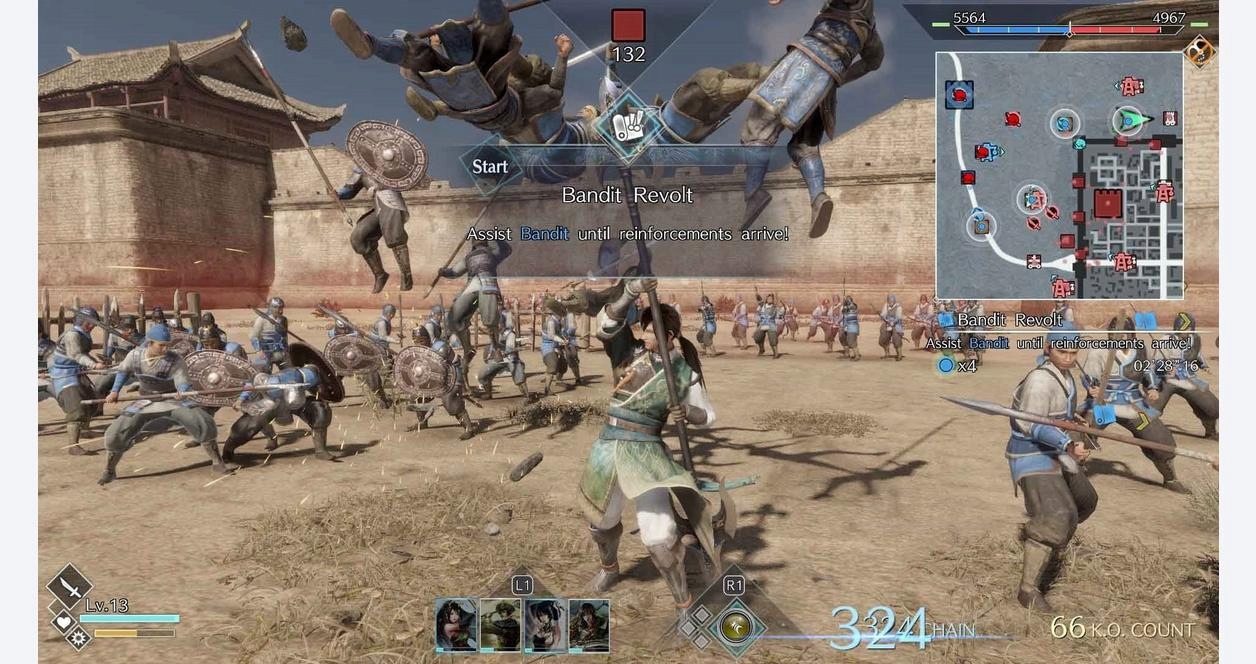1256x664 pixels.
Task: Select the fourth officer portrait card
Action: 589,626
